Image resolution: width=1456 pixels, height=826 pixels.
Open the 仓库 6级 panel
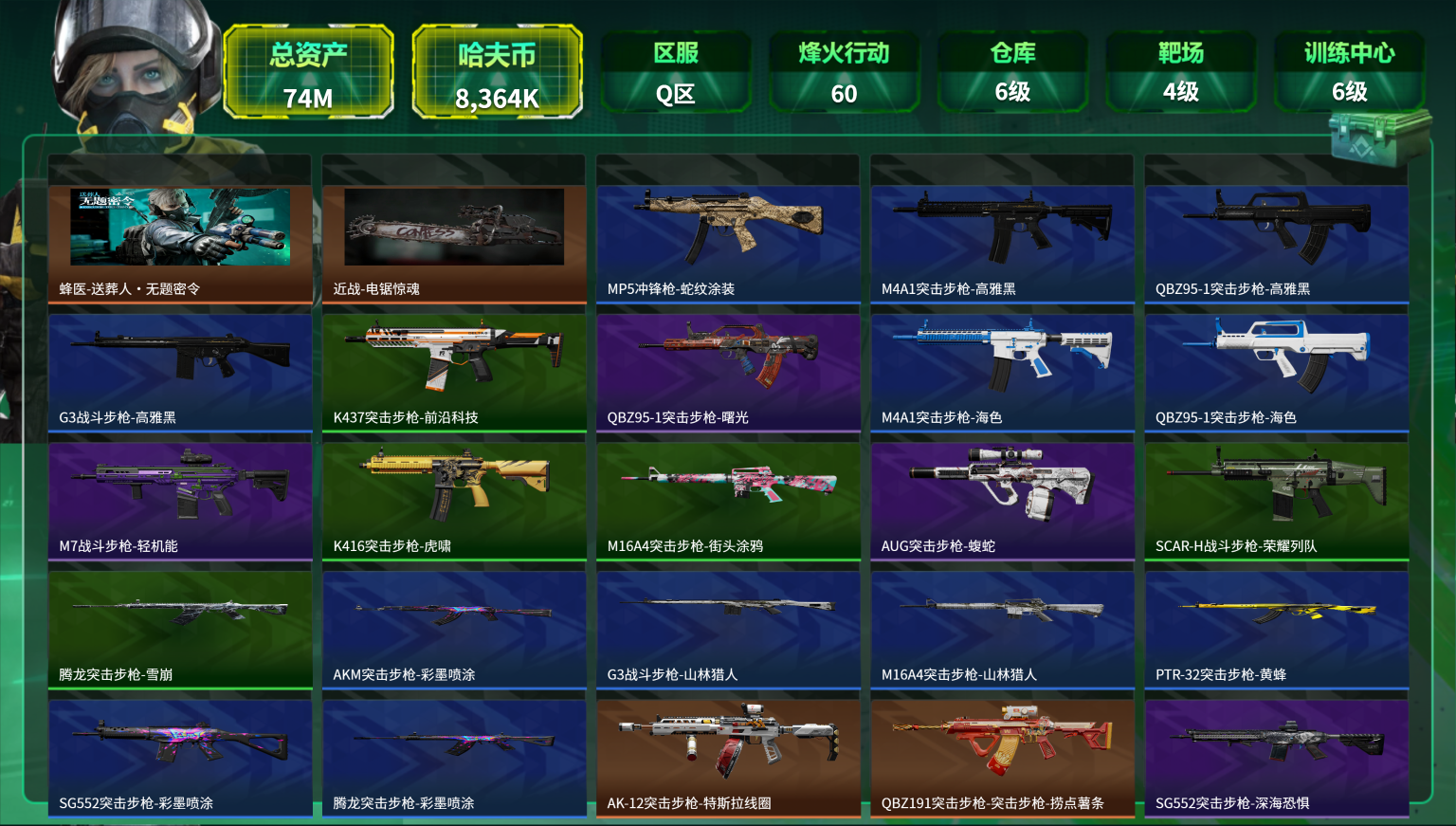[x=1013, y=71]
